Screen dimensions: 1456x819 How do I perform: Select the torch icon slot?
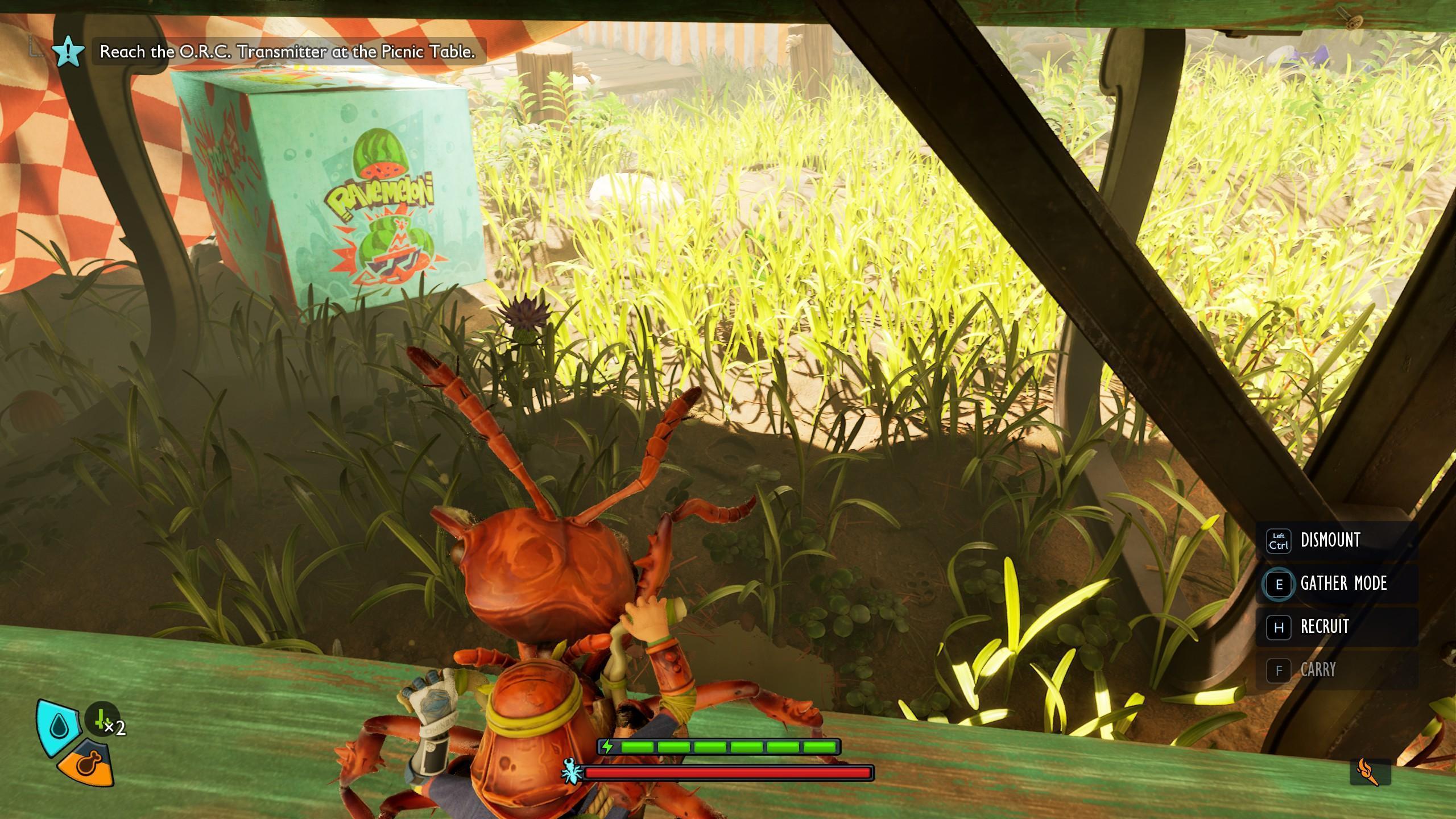(x=1370, y=772)
